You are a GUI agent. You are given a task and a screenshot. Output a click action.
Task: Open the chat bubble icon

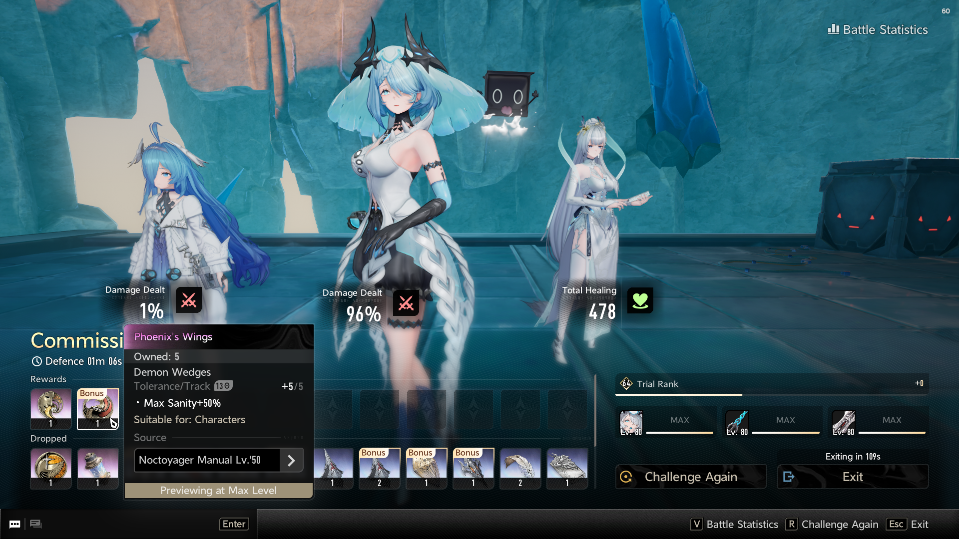tap(15, 524)
